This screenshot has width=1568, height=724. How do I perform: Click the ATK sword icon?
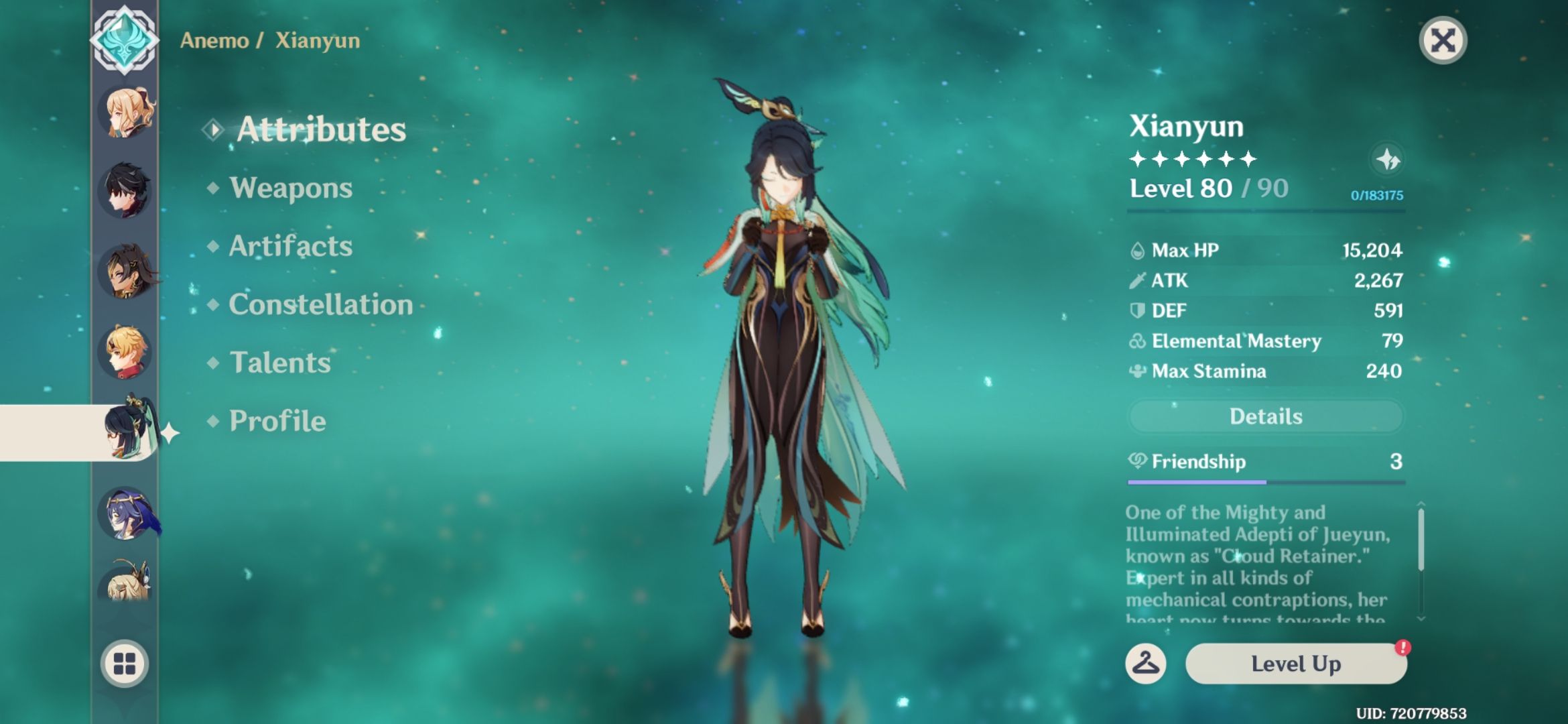click(1137, 281)
